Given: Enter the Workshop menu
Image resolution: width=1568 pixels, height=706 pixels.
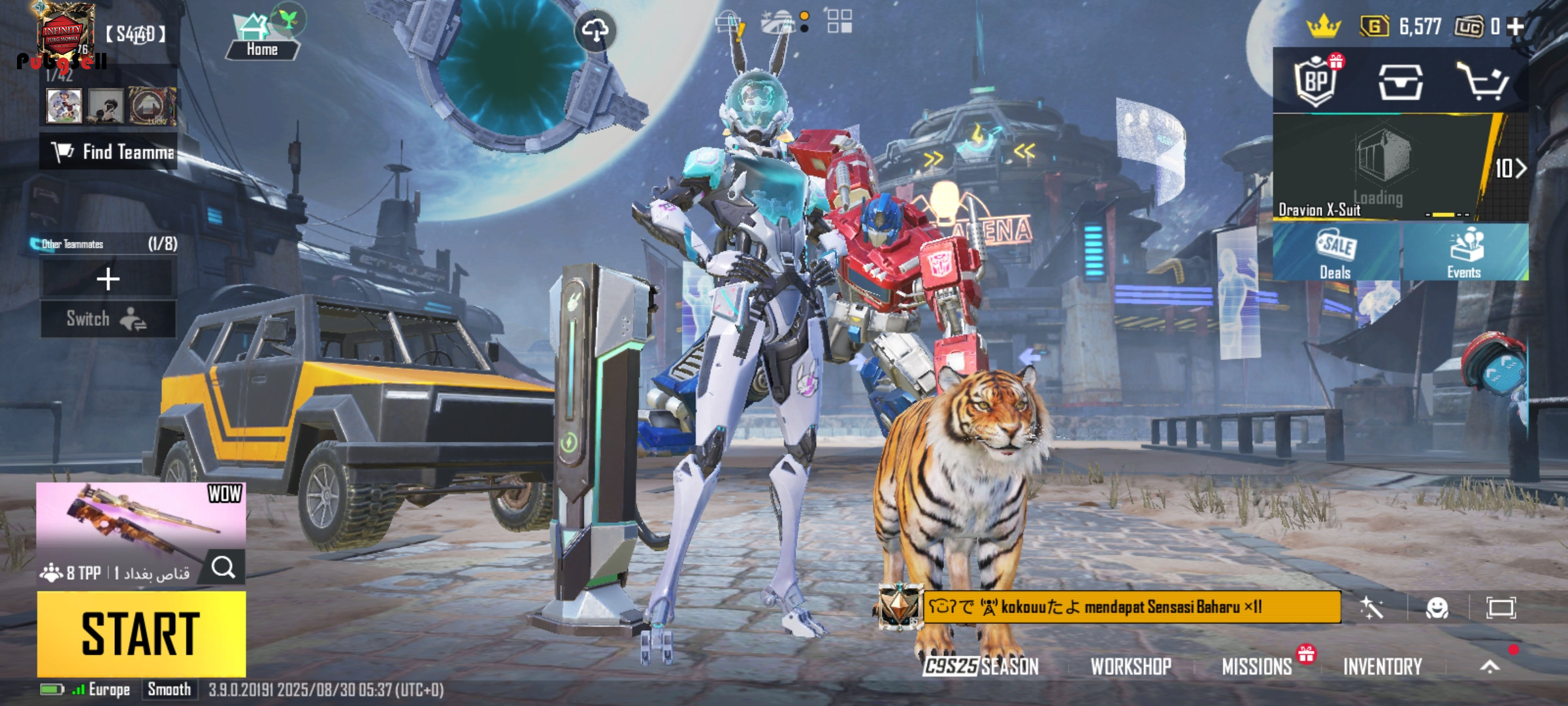Looking at the screenshot, I should pyautogui.click(x=1131, y=666).
